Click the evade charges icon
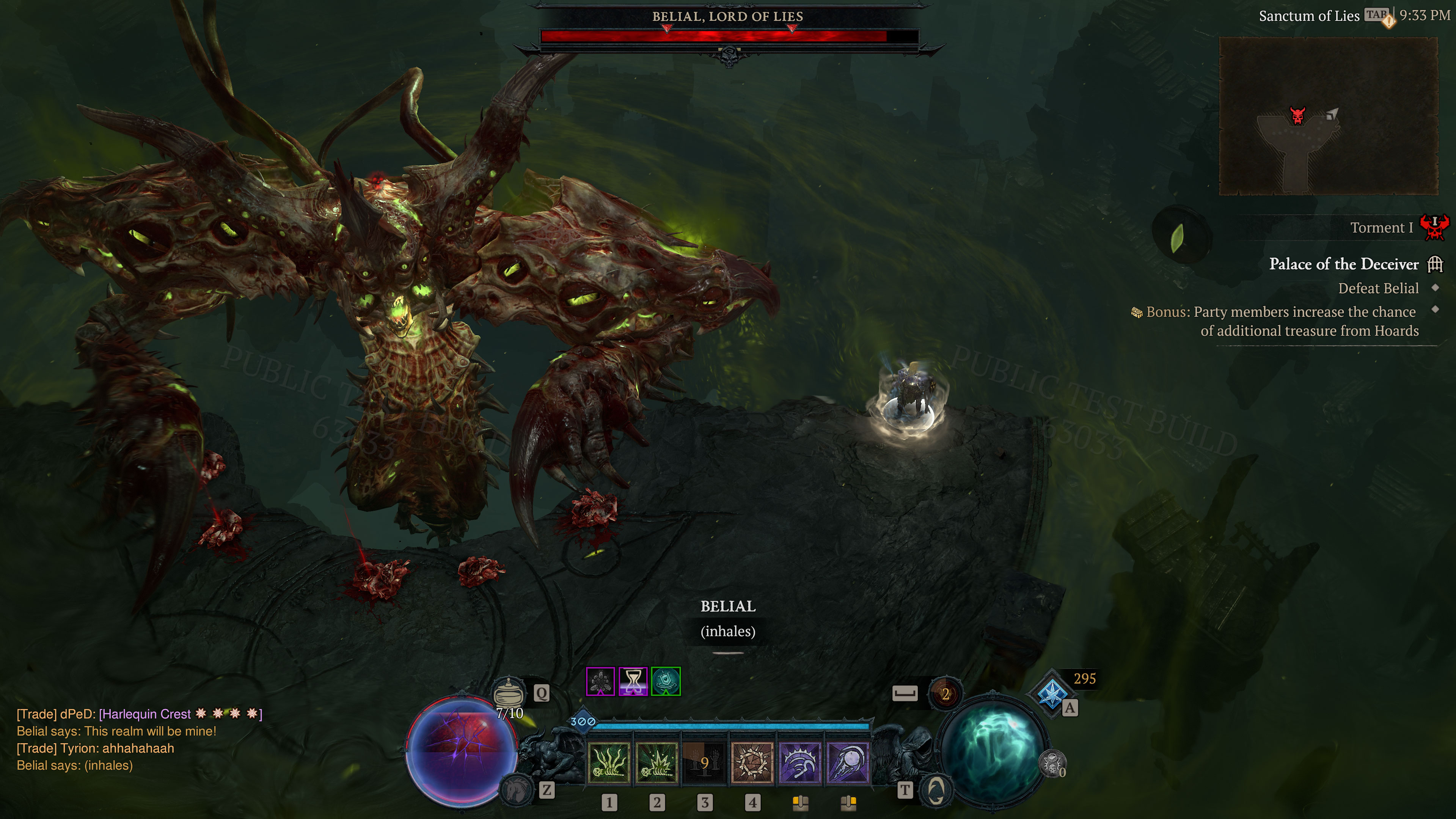Screen dimensions: 1456x819 click(x=945, y=693)
